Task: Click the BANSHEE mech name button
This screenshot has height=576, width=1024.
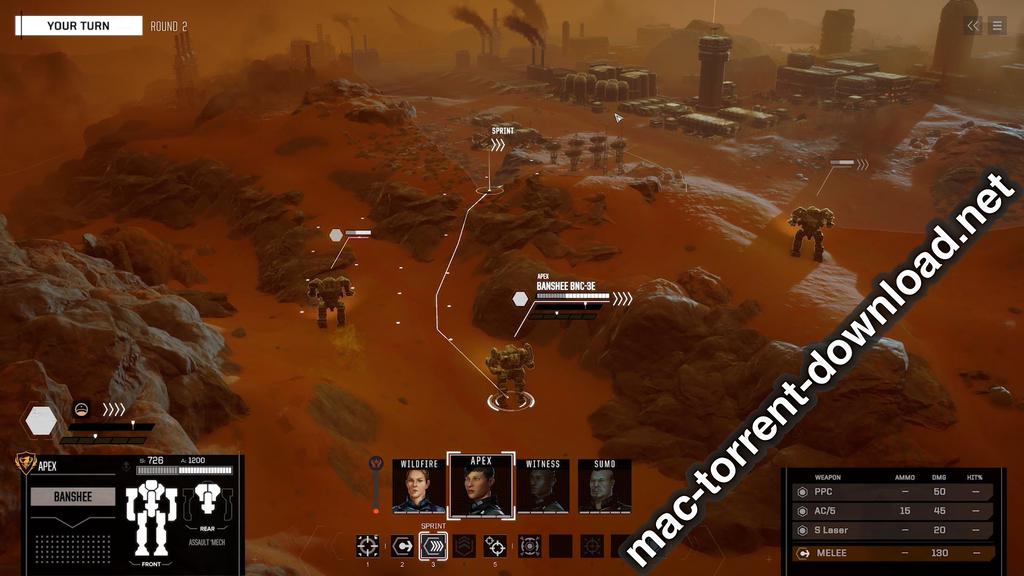Action: (73, 496)
